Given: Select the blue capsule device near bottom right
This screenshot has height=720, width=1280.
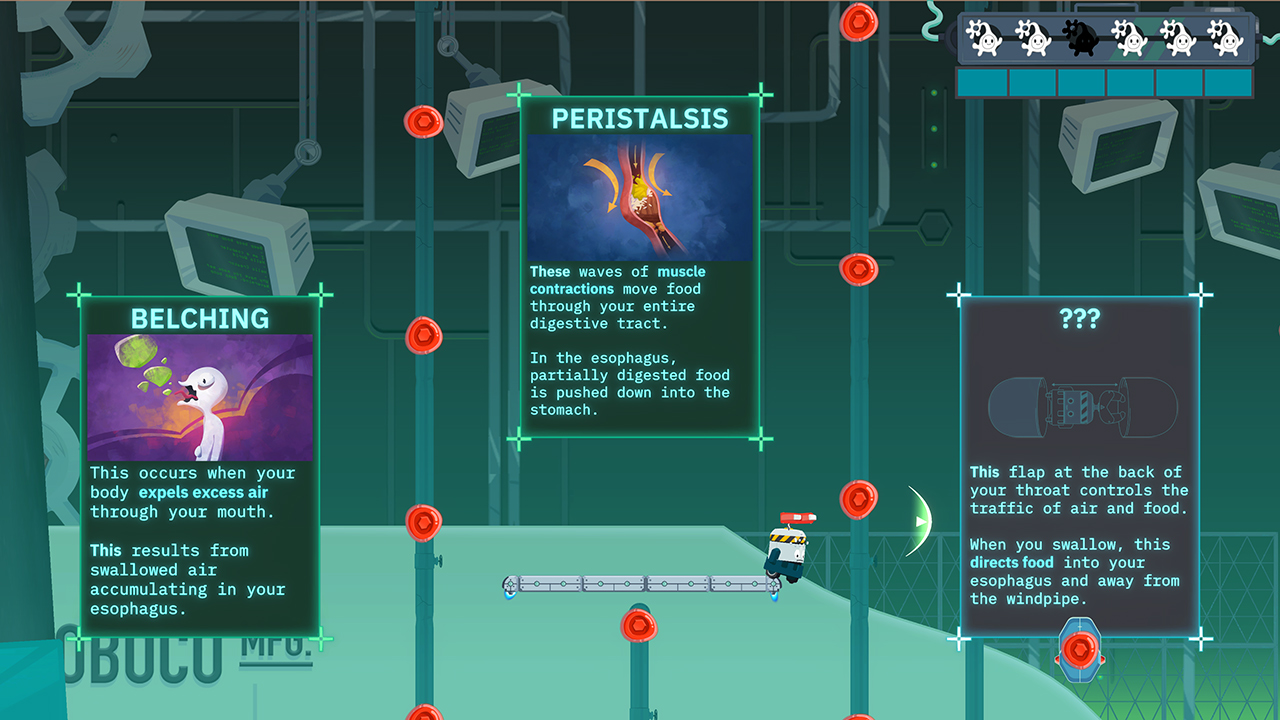Looking at the screenshot, I should point(1079,651).
